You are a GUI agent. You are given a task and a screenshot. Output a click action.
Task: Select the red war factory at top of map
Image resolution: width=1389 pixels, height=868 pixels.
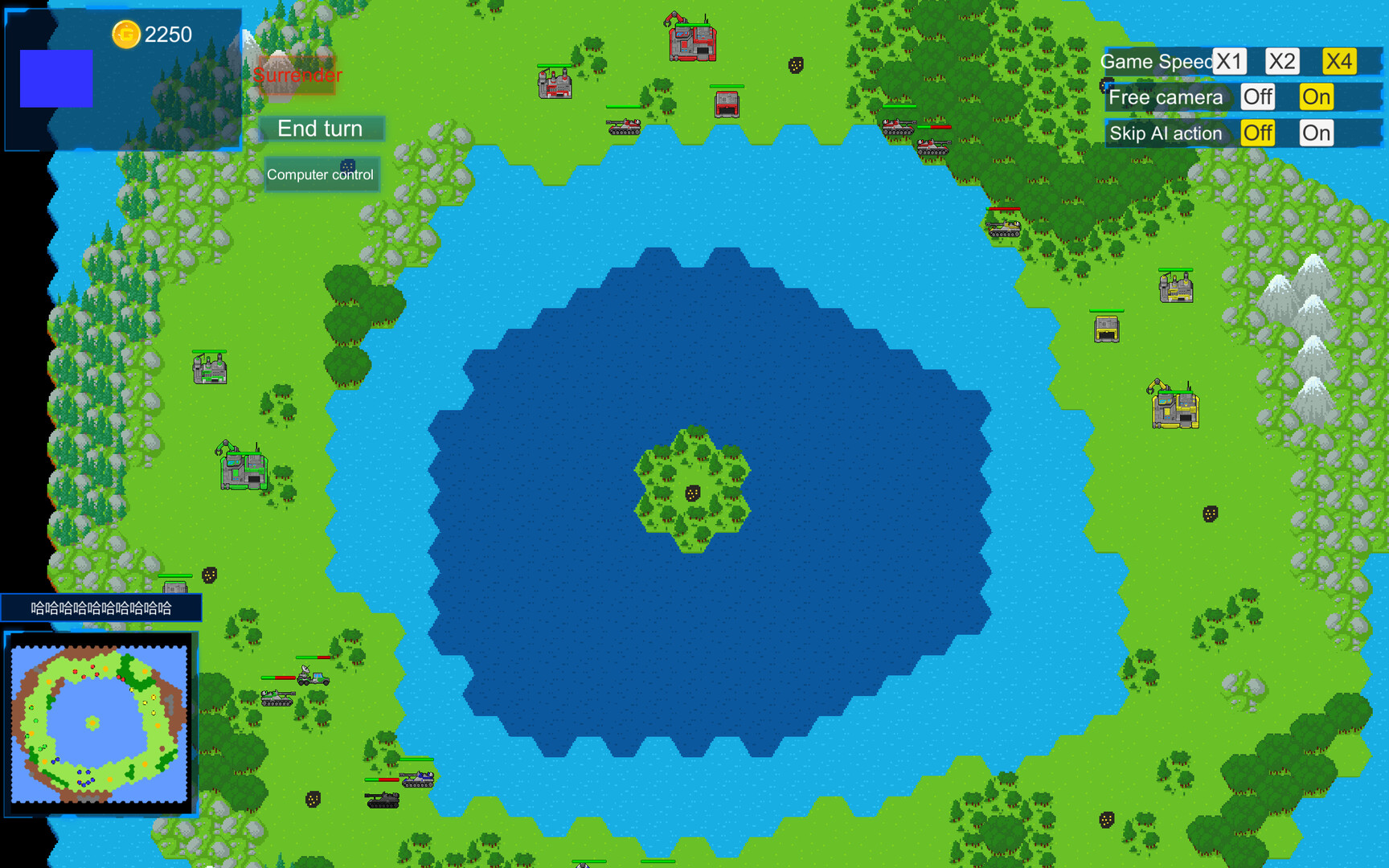(x=691, y=44)
